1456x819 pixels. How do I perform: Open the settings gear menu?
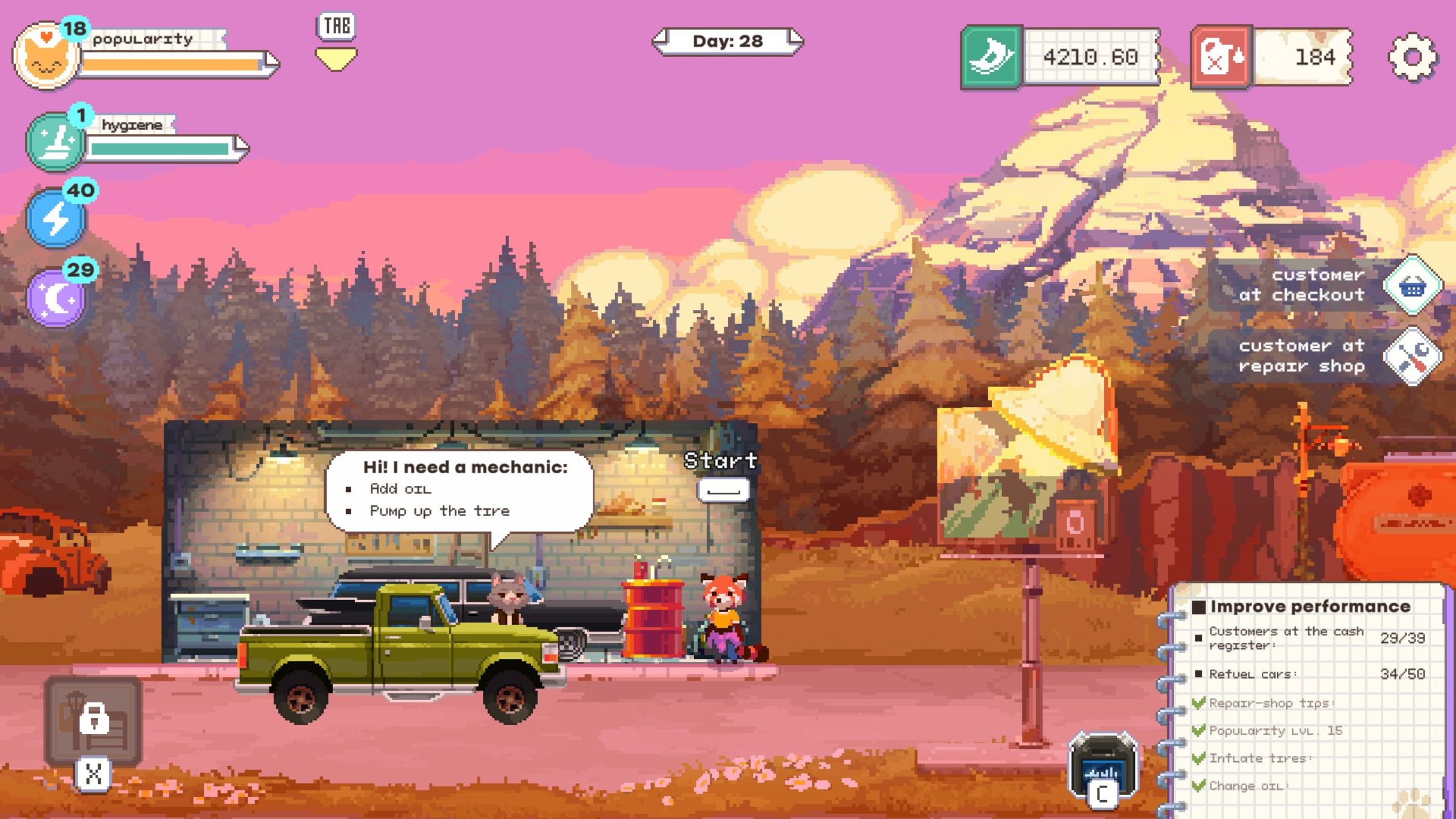pyautogui.click(x=1412, y=57)
